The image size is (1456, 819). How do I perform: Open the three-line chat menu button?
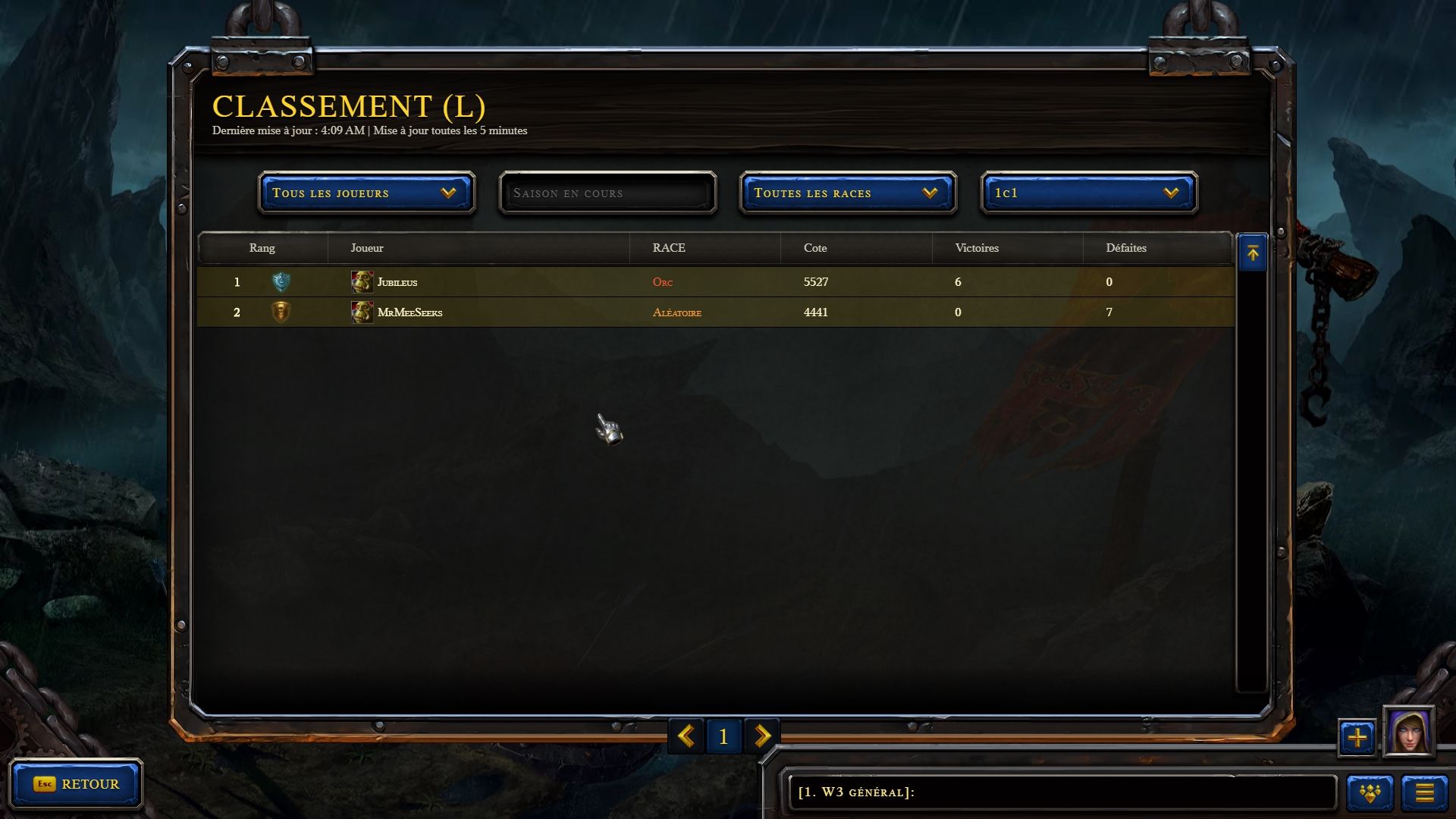(x=1424, y=793)
